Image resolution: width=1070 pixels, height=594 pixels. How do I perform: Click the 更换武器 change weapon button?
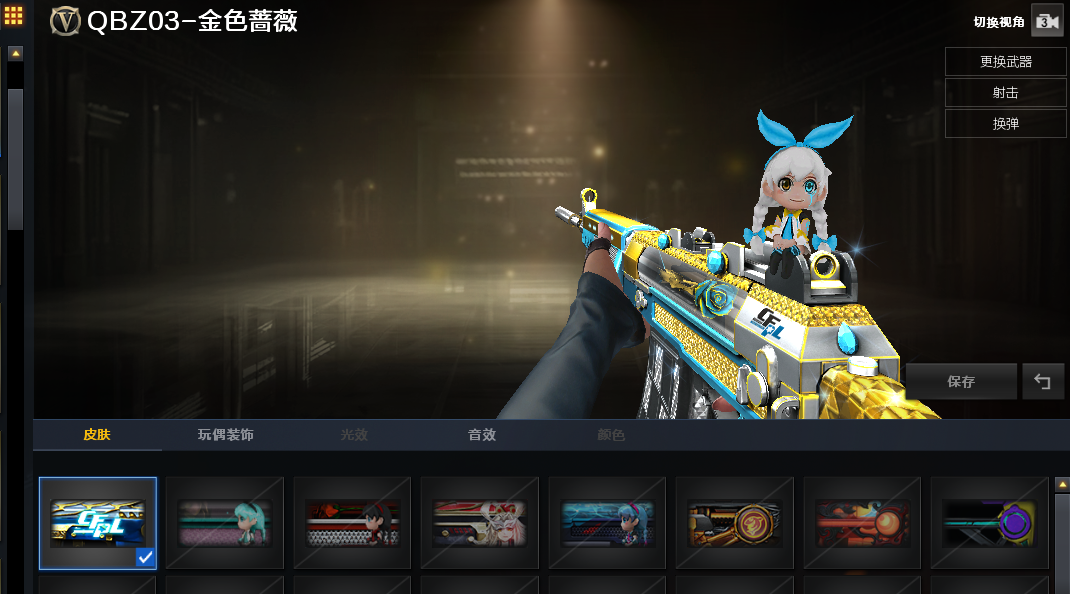click(1005, 61)
